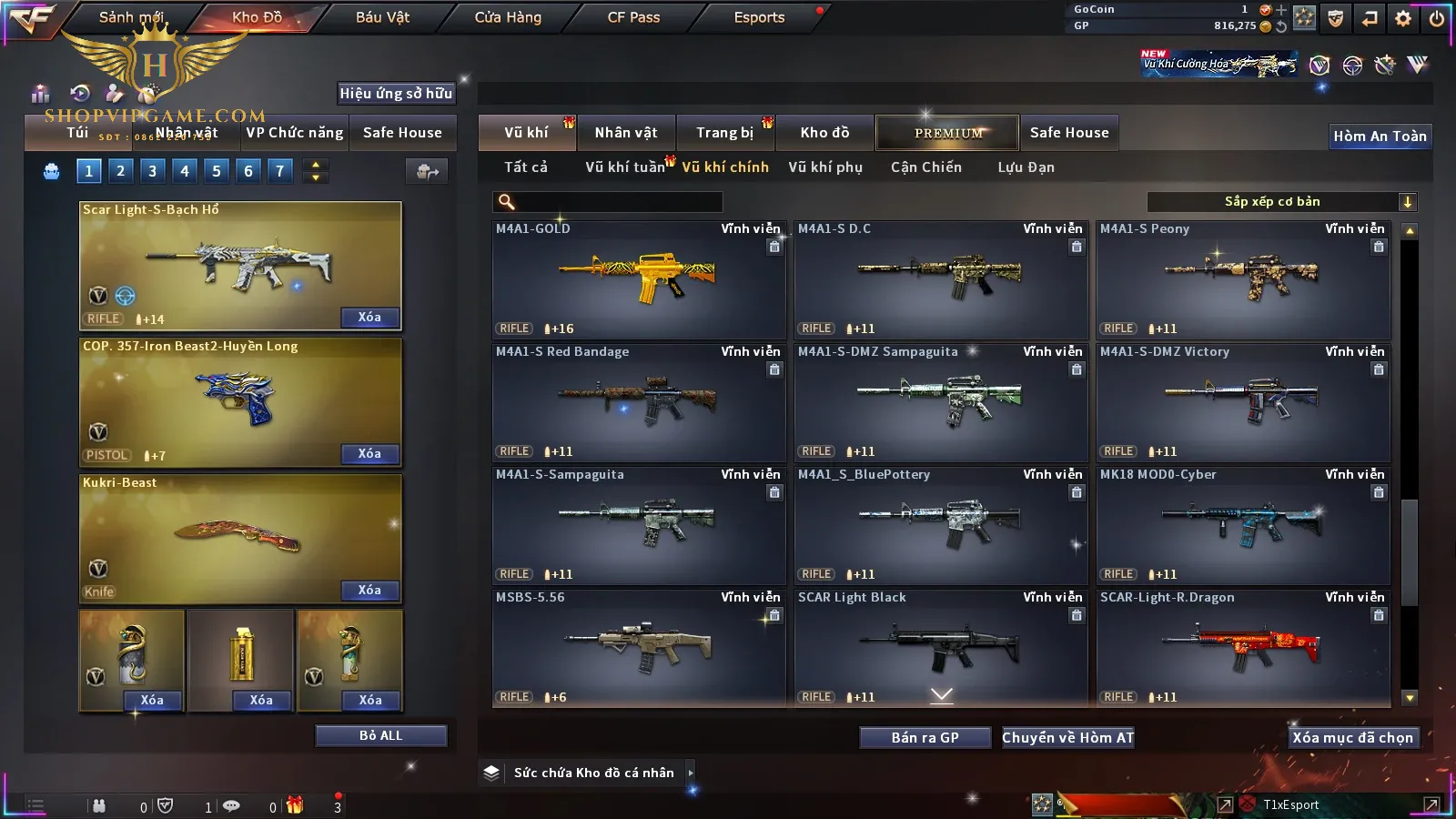Click Bỏ ALL to unequip everything
The image size is (1456, 819).
(380, 736)
